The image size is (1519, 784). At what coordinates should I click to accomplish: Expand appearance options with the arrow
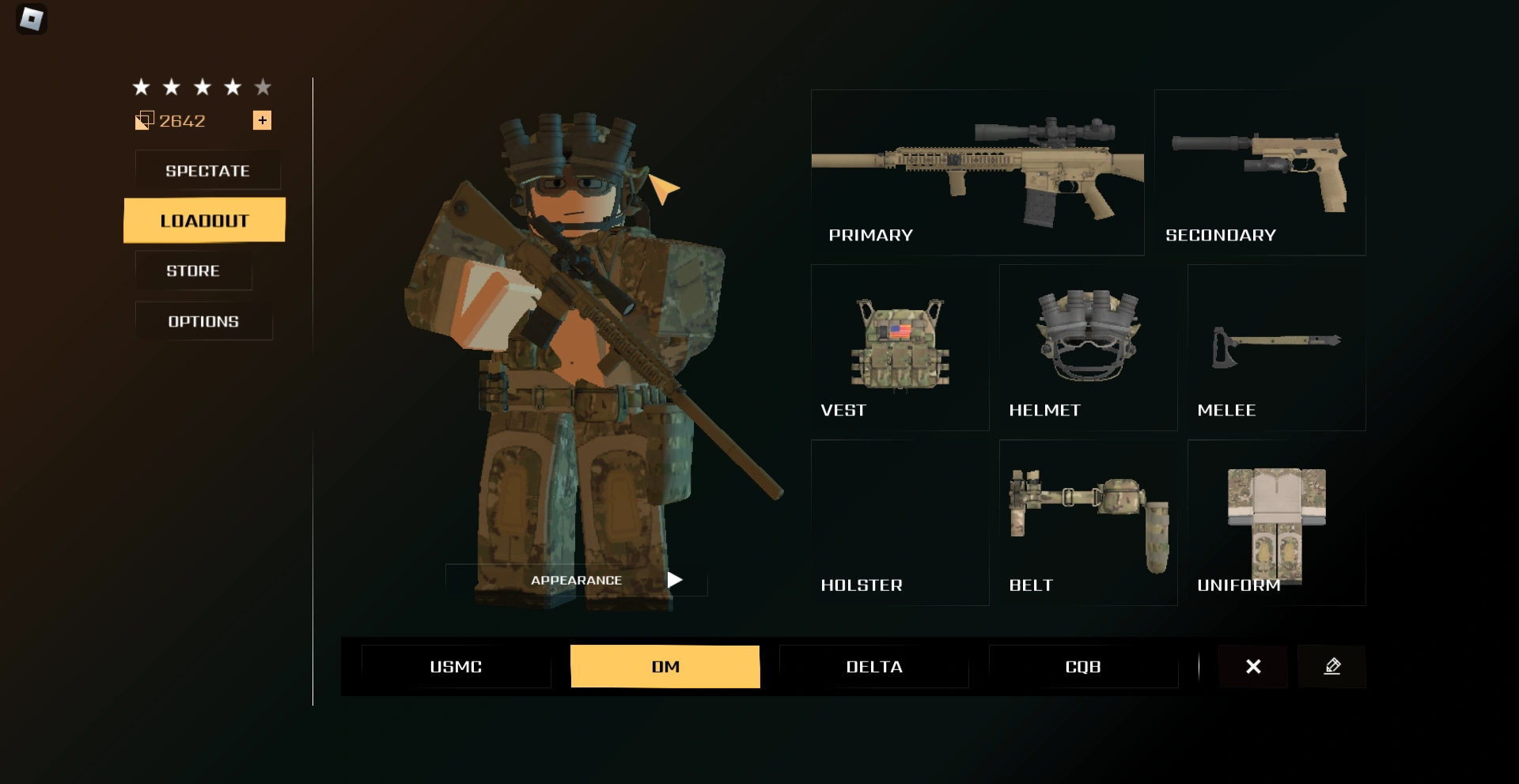pos(673,579)
